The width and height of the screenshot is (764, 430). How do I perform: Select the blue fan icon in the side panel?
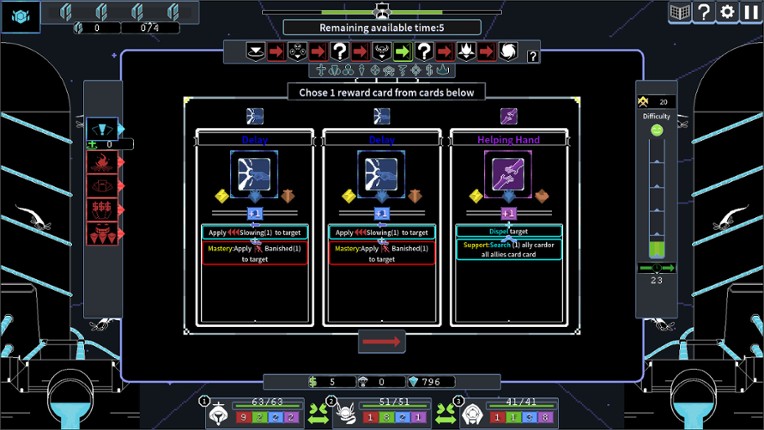click(102, 128)
